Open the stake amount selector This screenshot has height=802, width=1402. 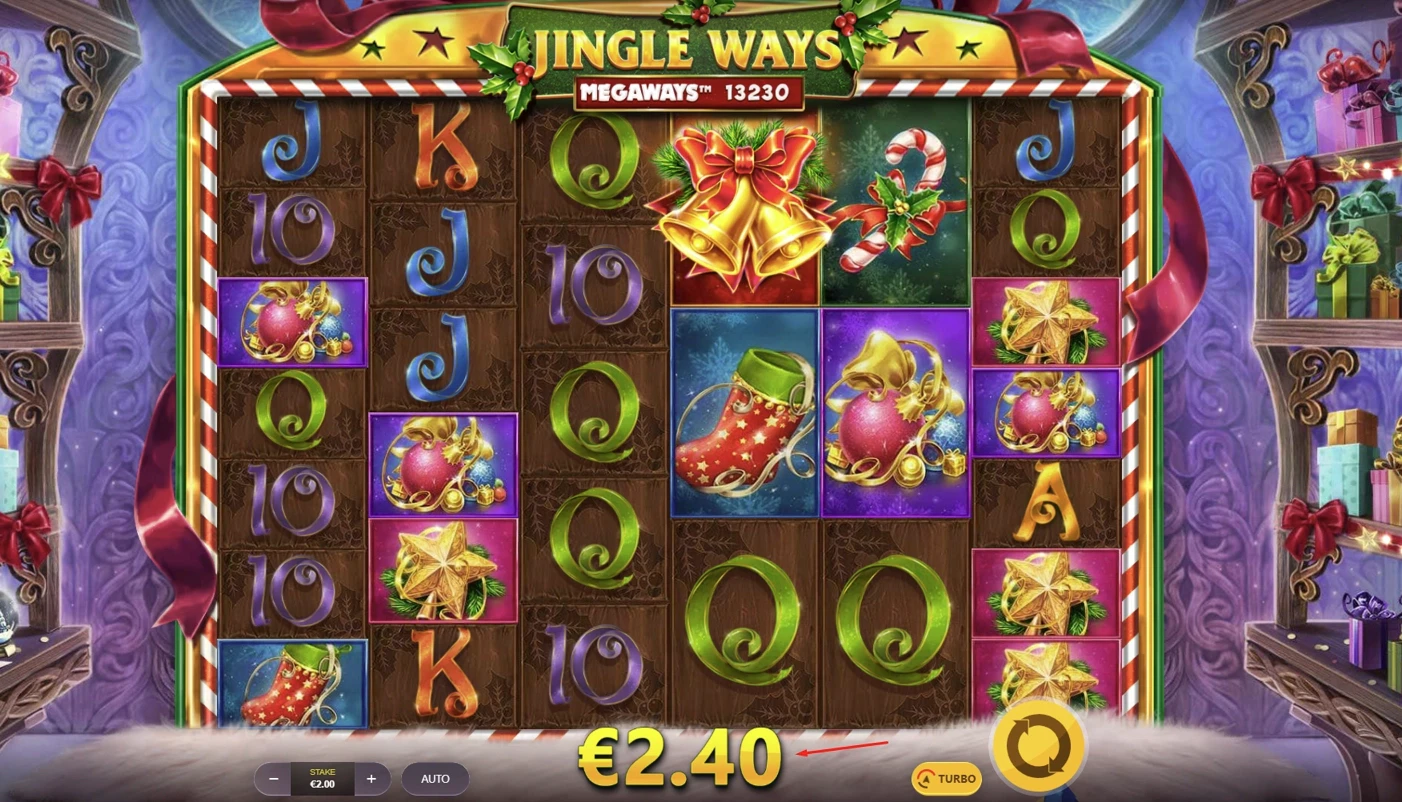[x=321, y=778]
